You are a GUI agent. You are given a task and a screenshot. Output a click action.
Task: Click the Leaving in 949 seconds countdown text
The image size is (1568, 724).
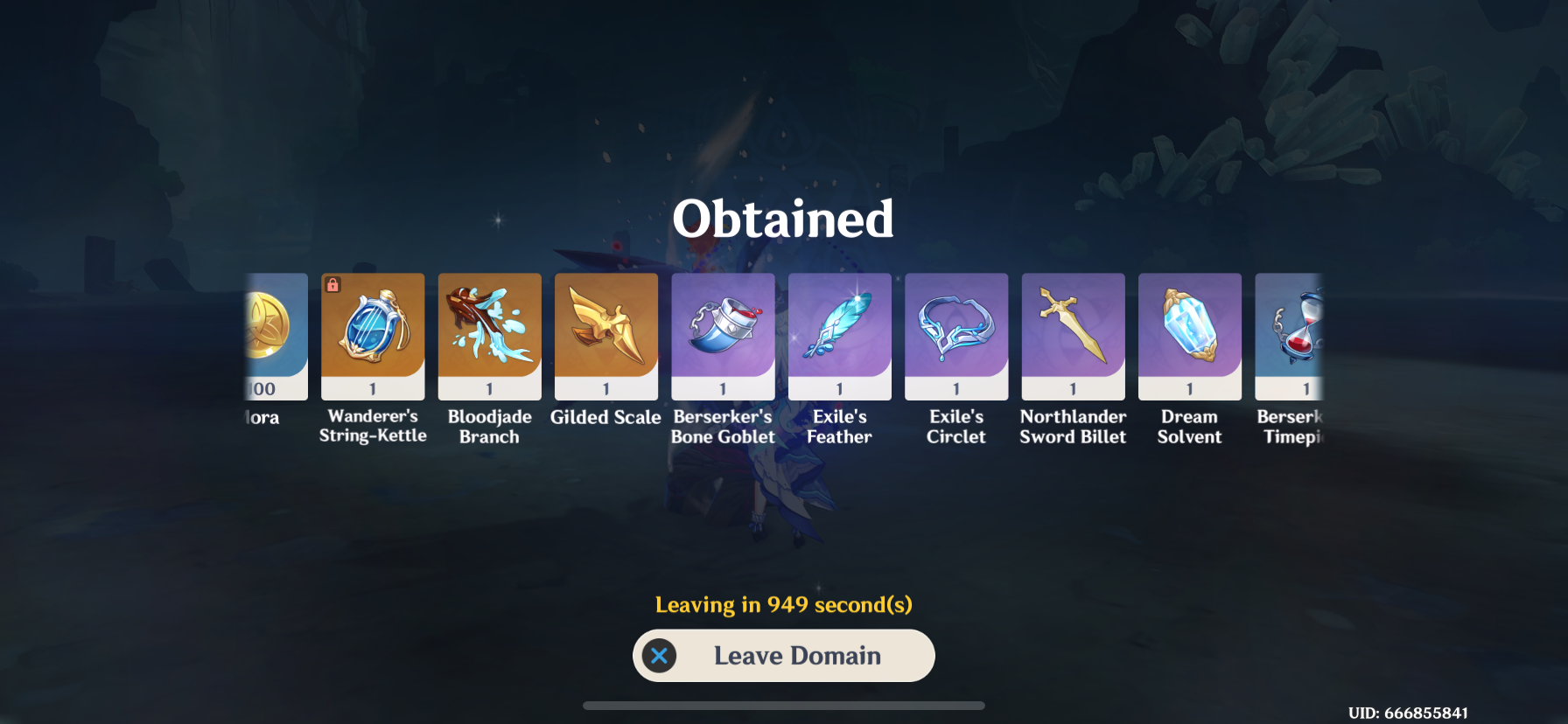pos(783,603)
